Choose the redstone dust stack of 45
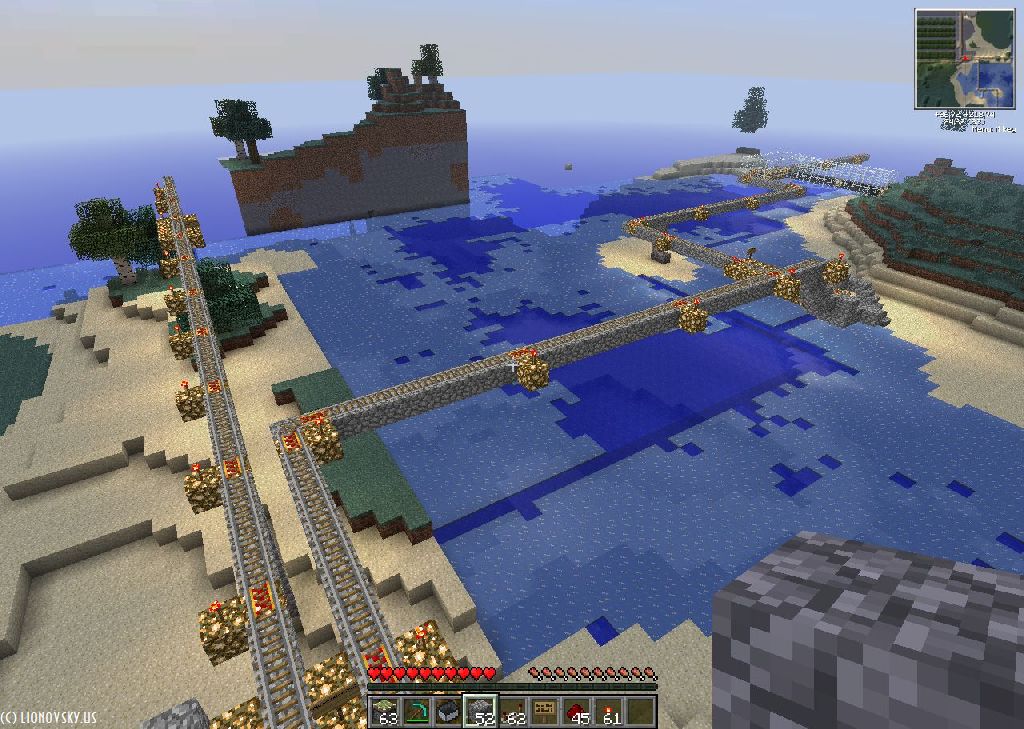This screenshot has height=729, width=1024. pyautogui.click(x=578, y=711)
